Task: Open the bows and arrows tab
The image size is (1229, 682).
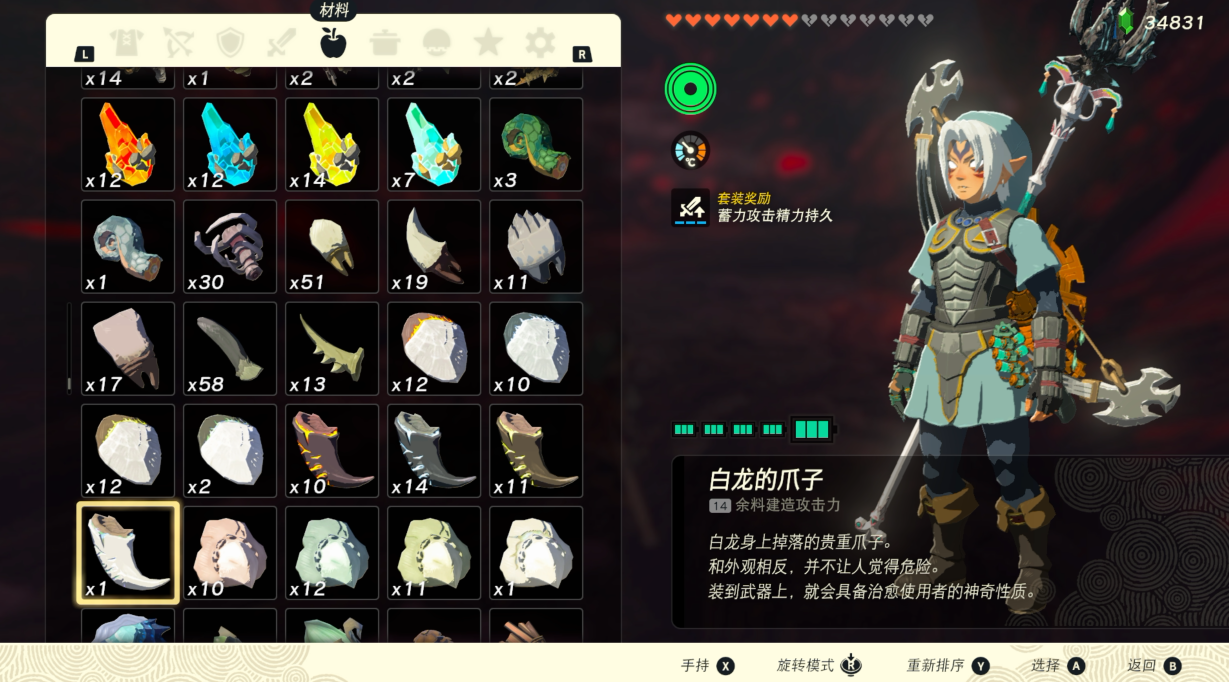Action: pyautogui.click(x=178, y=43)
